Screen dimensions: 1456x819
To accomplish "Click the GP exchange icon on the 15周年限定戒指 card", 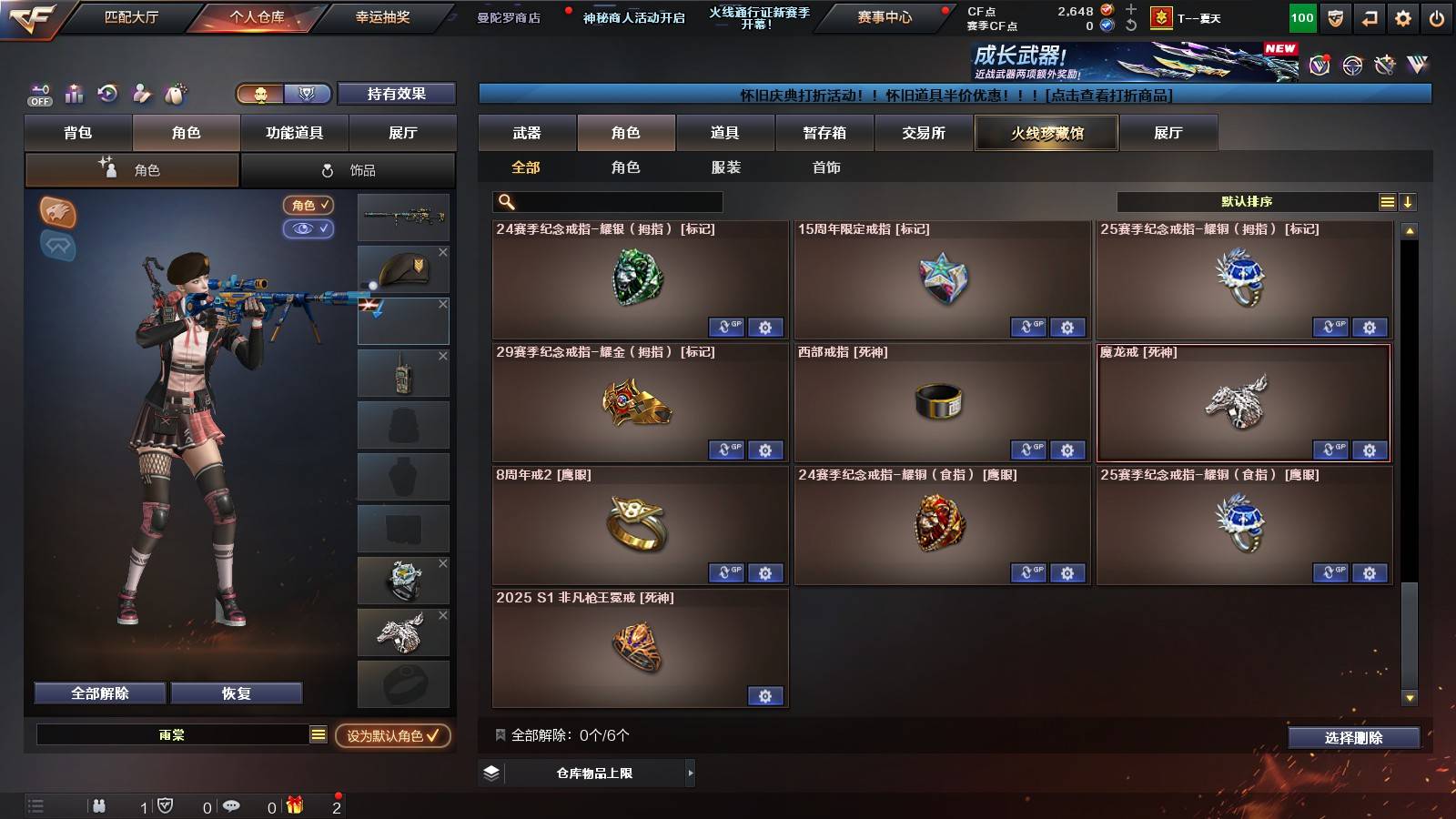I will 1030,328.
